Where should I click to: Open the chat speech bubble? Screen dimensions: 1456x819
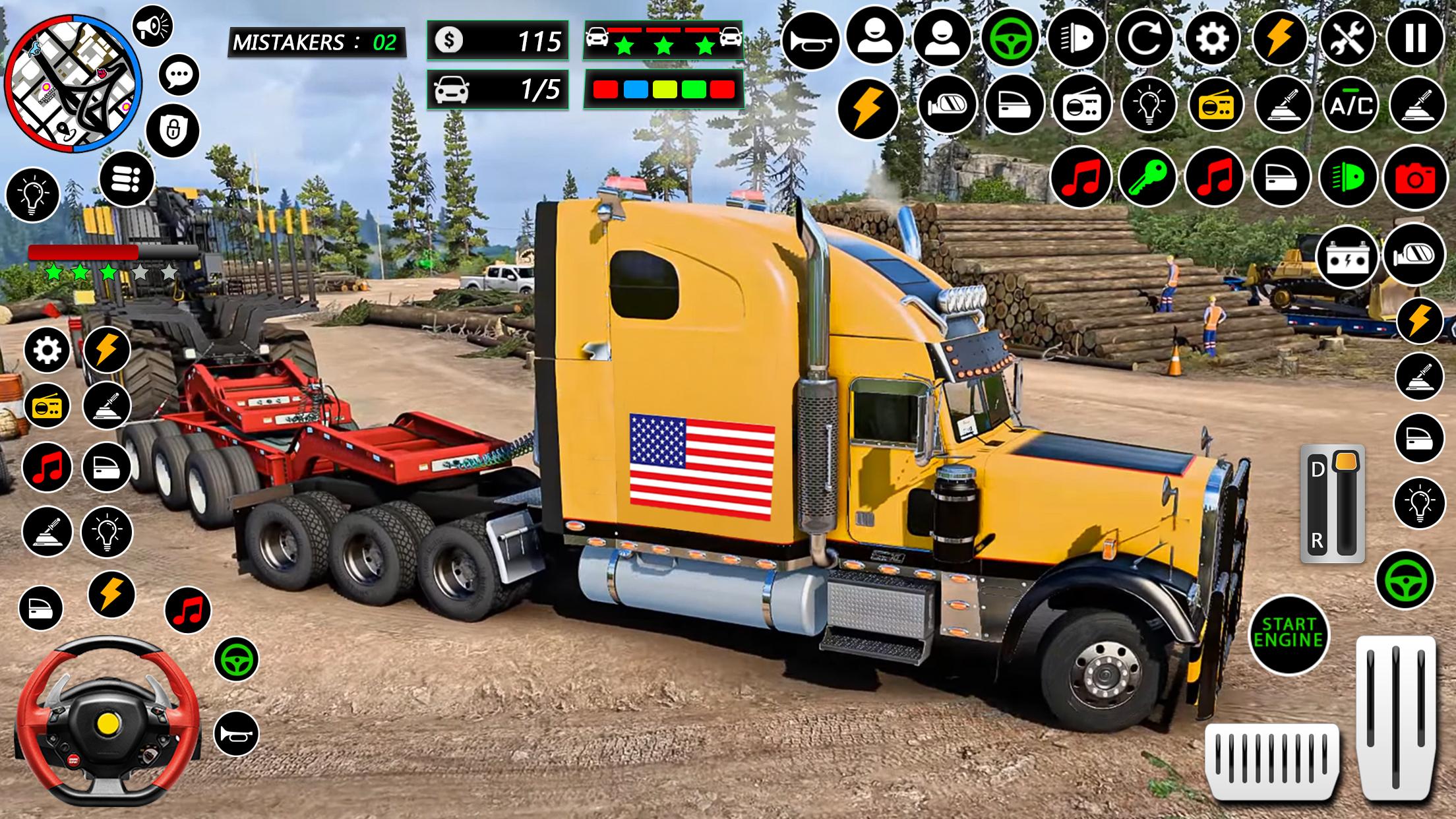[x=179, y=75]
